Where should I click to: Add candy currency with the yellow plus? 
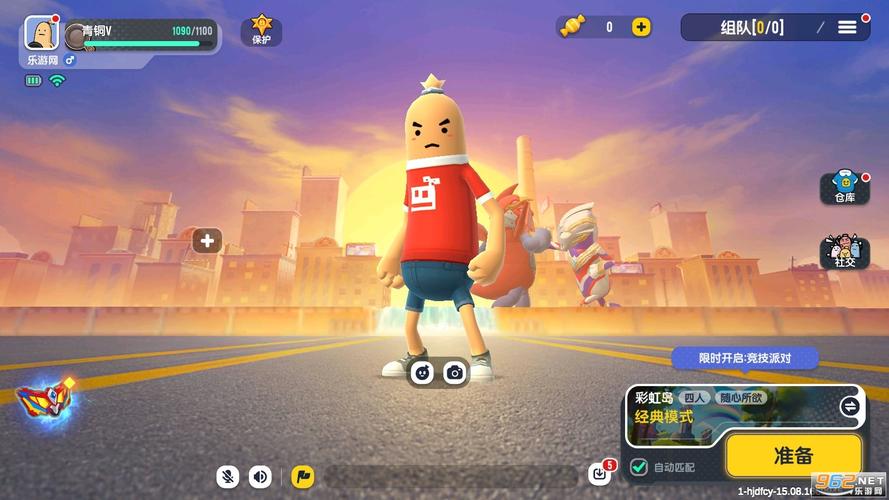641,27
